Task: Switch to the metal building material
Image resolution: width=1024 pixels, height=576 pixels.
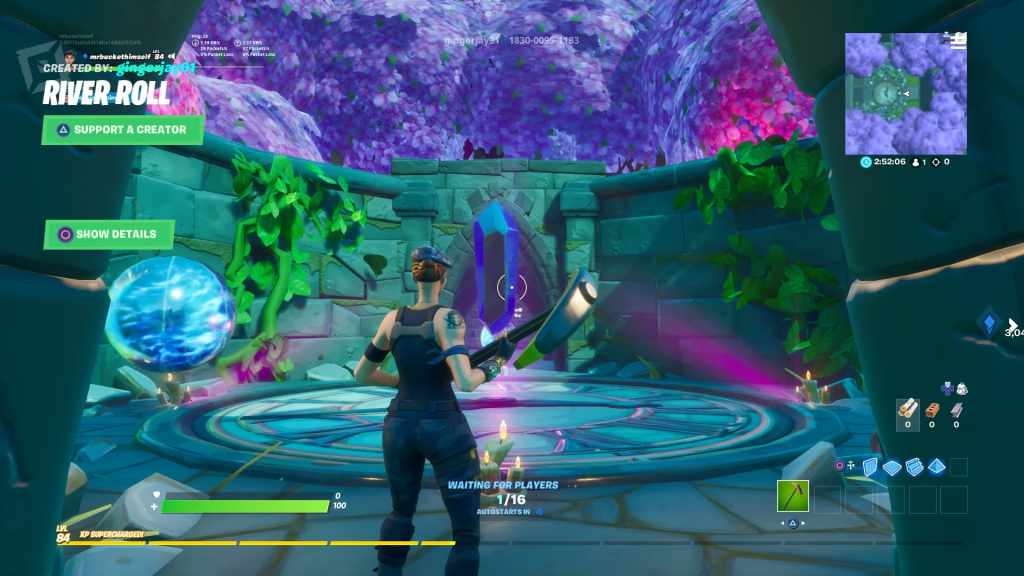Action: (956, 408)
